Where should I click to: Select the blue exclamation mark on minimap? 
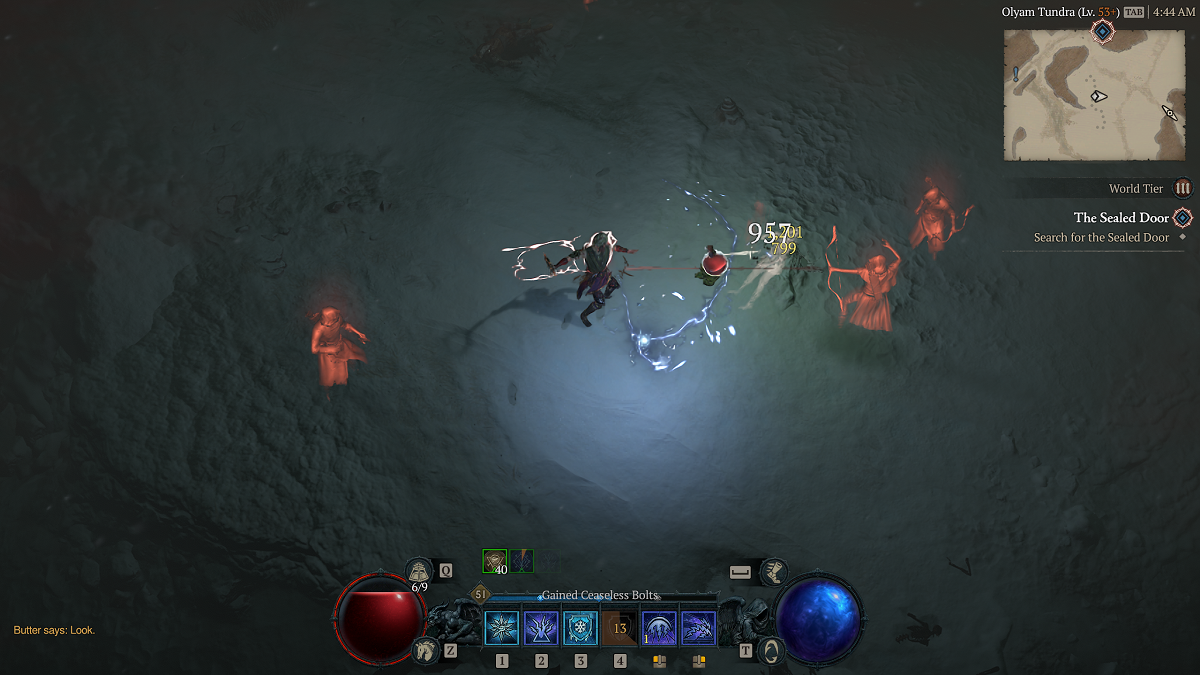[x=1016, y=73]
